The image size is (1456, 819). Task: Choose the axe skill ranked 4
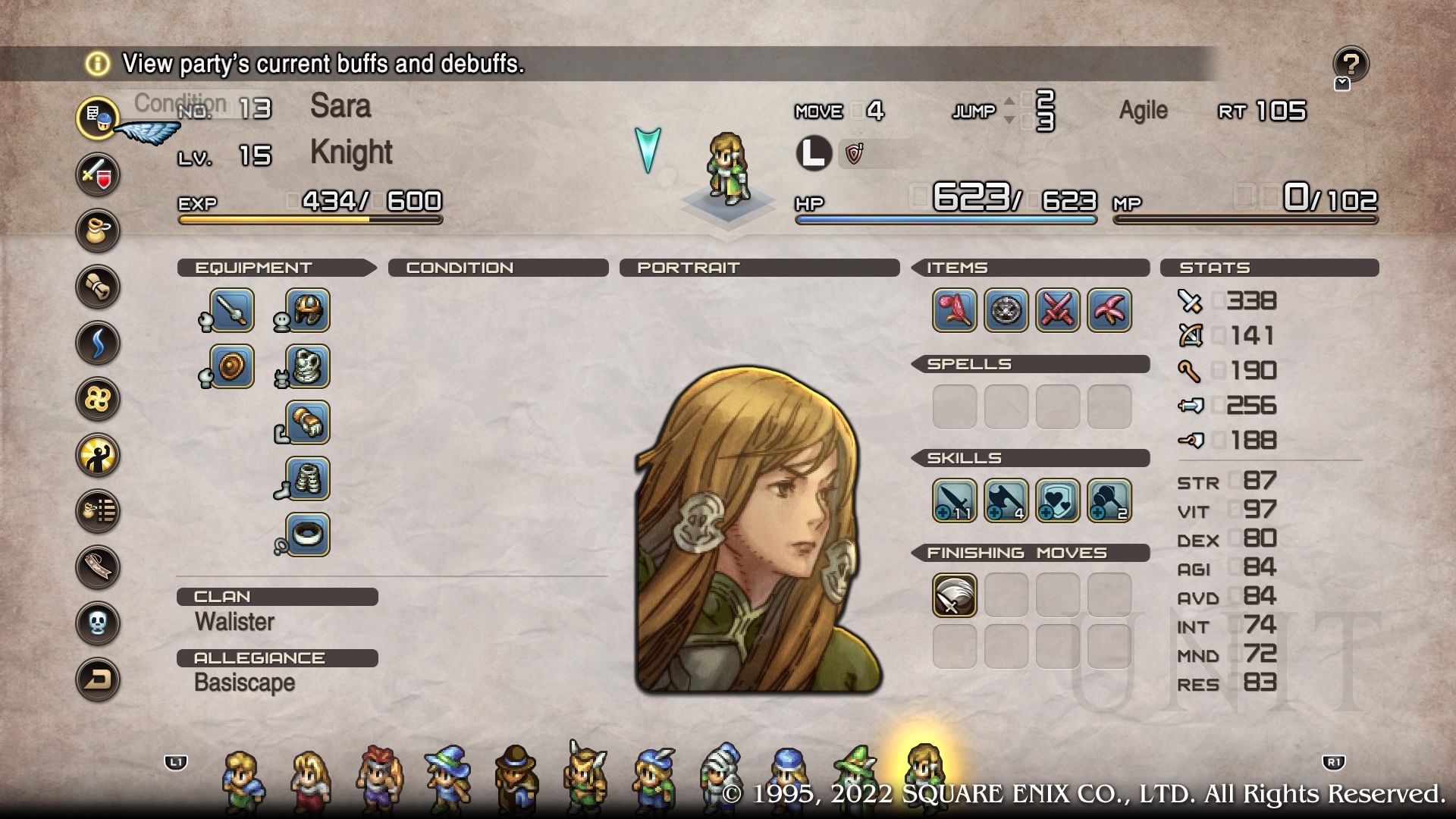[x=1006, y=500]
